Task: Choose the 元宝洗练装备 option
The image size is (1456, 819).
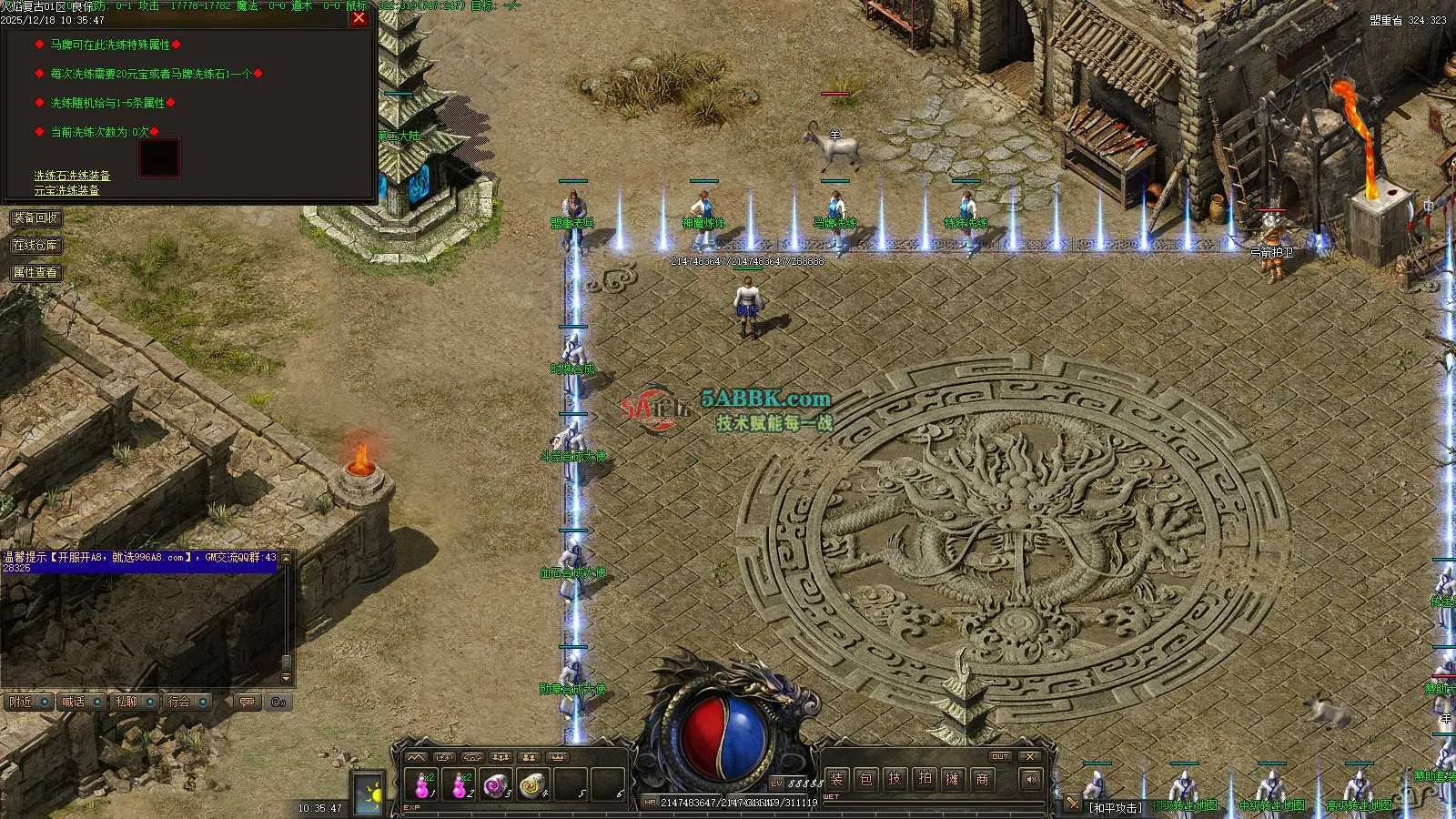Action: point(66,190)
